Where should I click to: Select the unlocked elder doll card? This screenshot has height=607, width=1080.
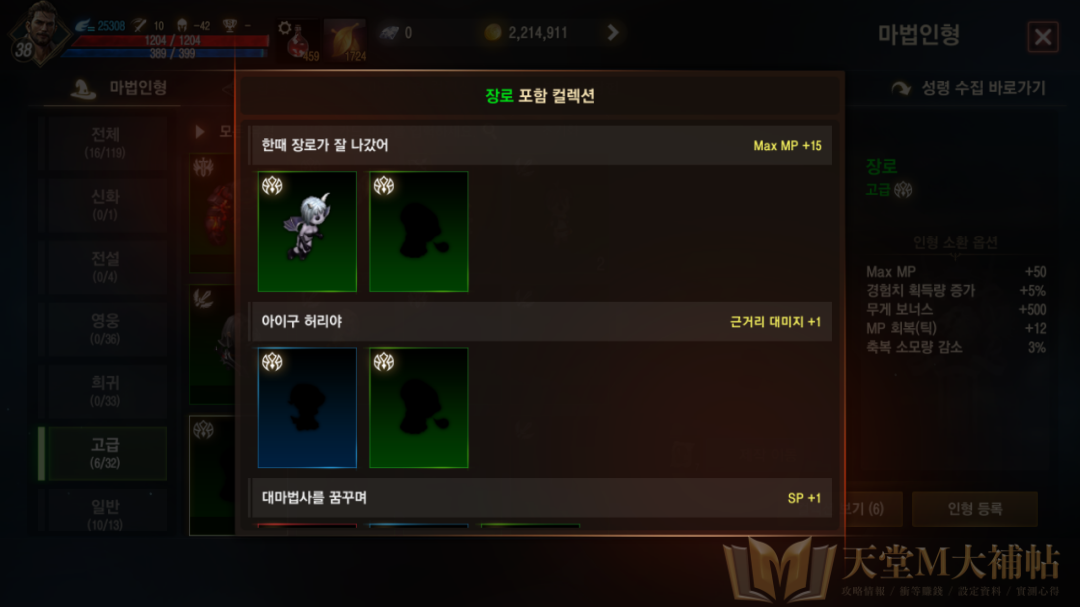[307, 231]
